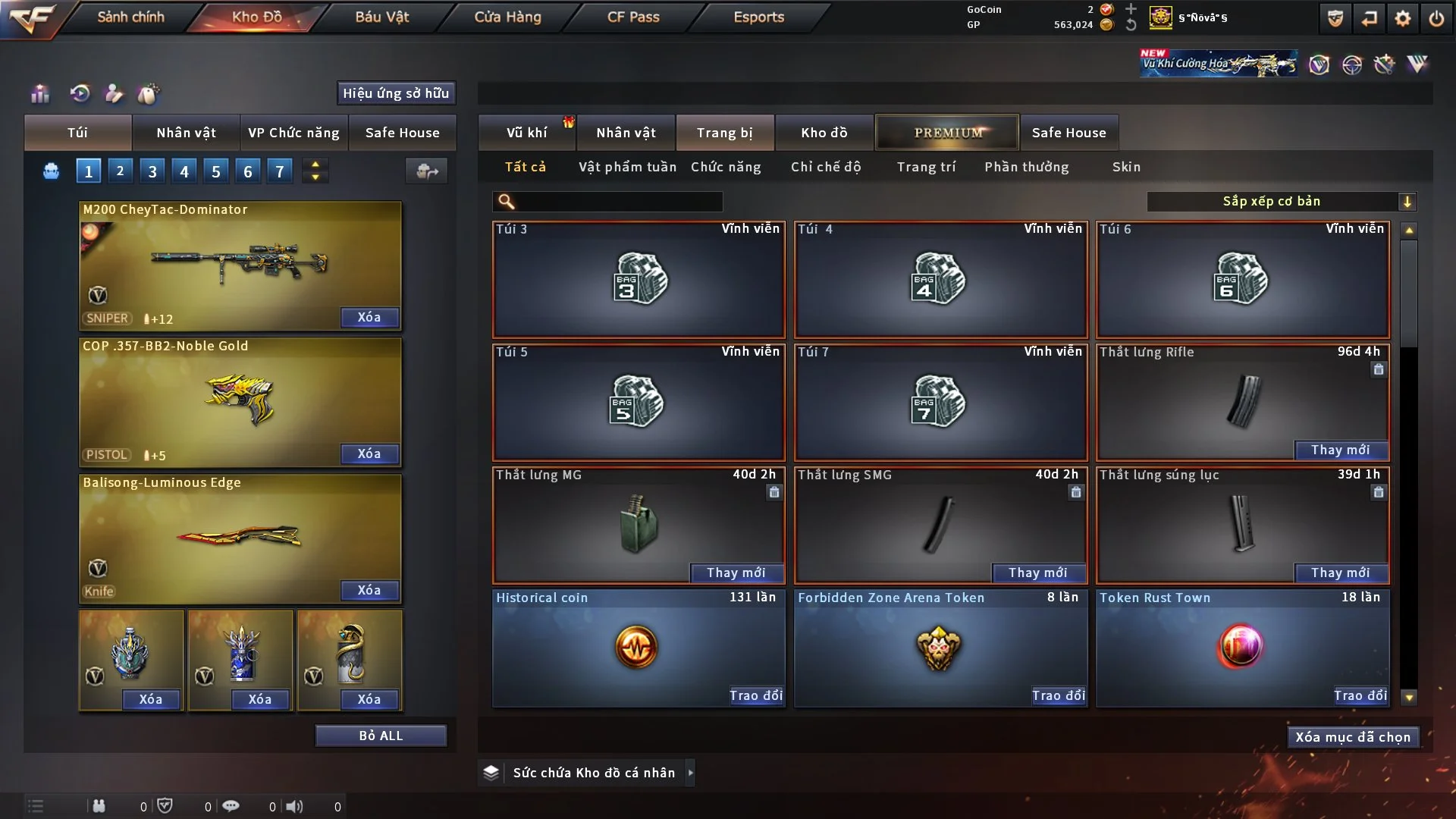Choose bag number 3
The height and width of the screenshot is (819, 1456).
point(152,171)
